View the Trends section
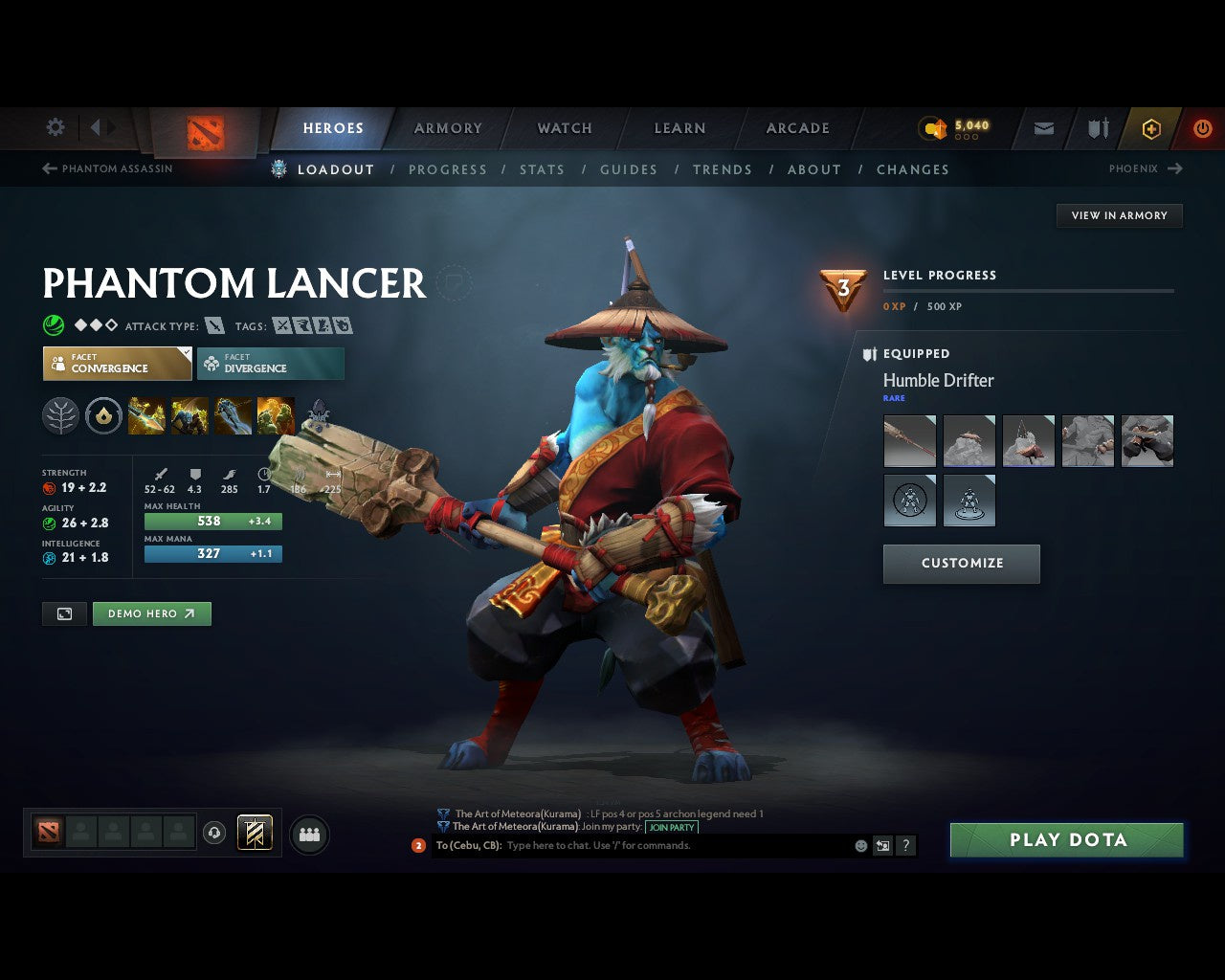Screen dimensions: 1225x980 click(x=723, y=169)
